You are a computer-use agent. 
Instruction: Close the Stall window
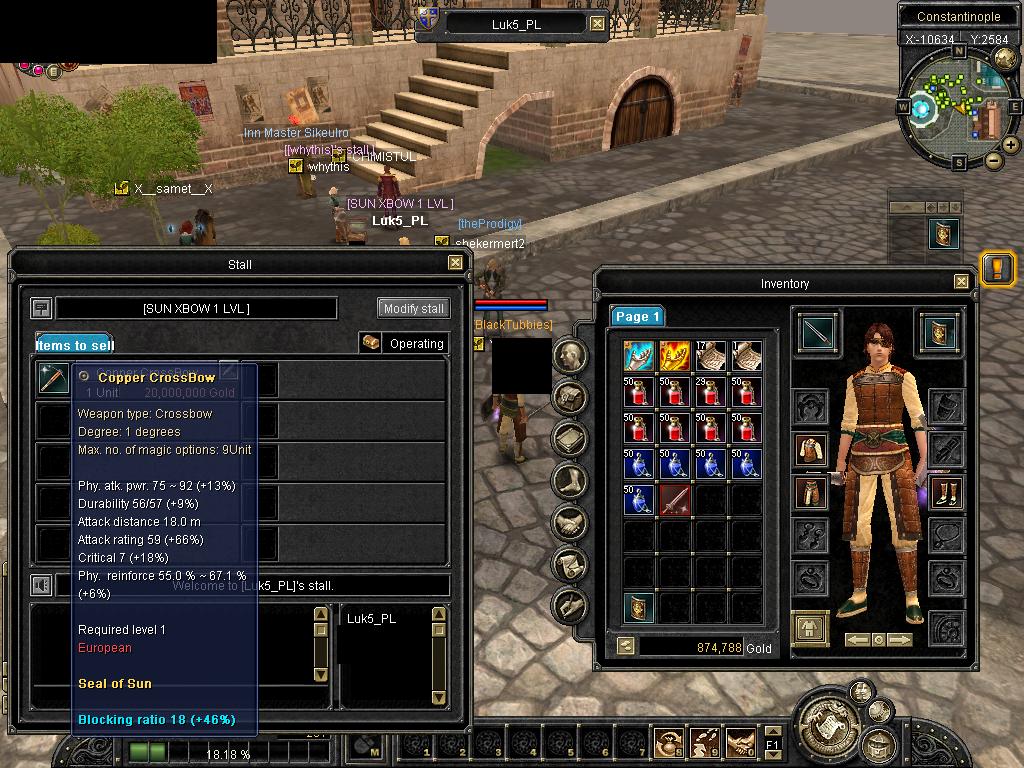[x=455, y=263]
